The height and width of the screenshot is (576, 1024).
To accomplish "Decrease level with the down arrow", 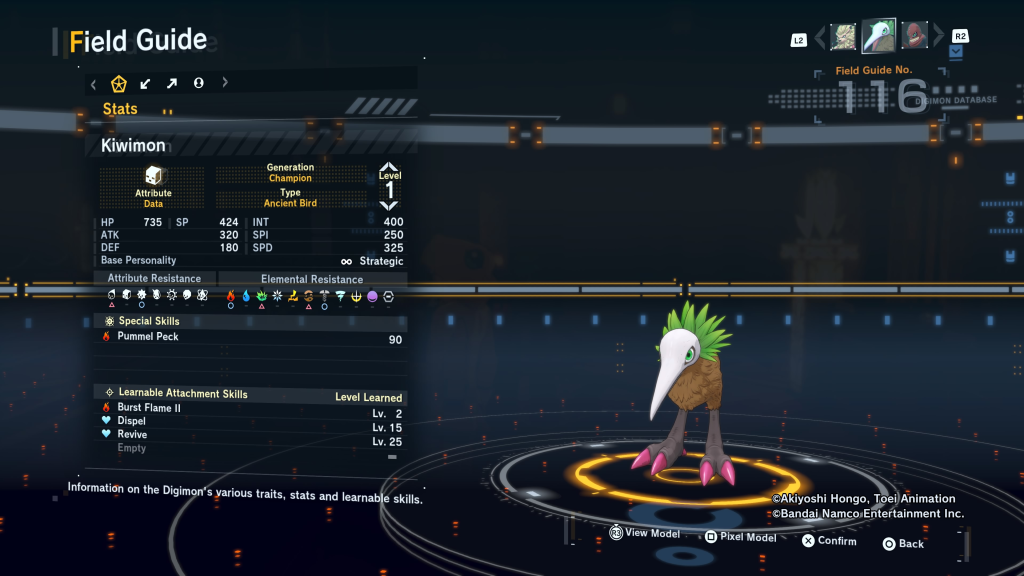I will tap(389, 205).
